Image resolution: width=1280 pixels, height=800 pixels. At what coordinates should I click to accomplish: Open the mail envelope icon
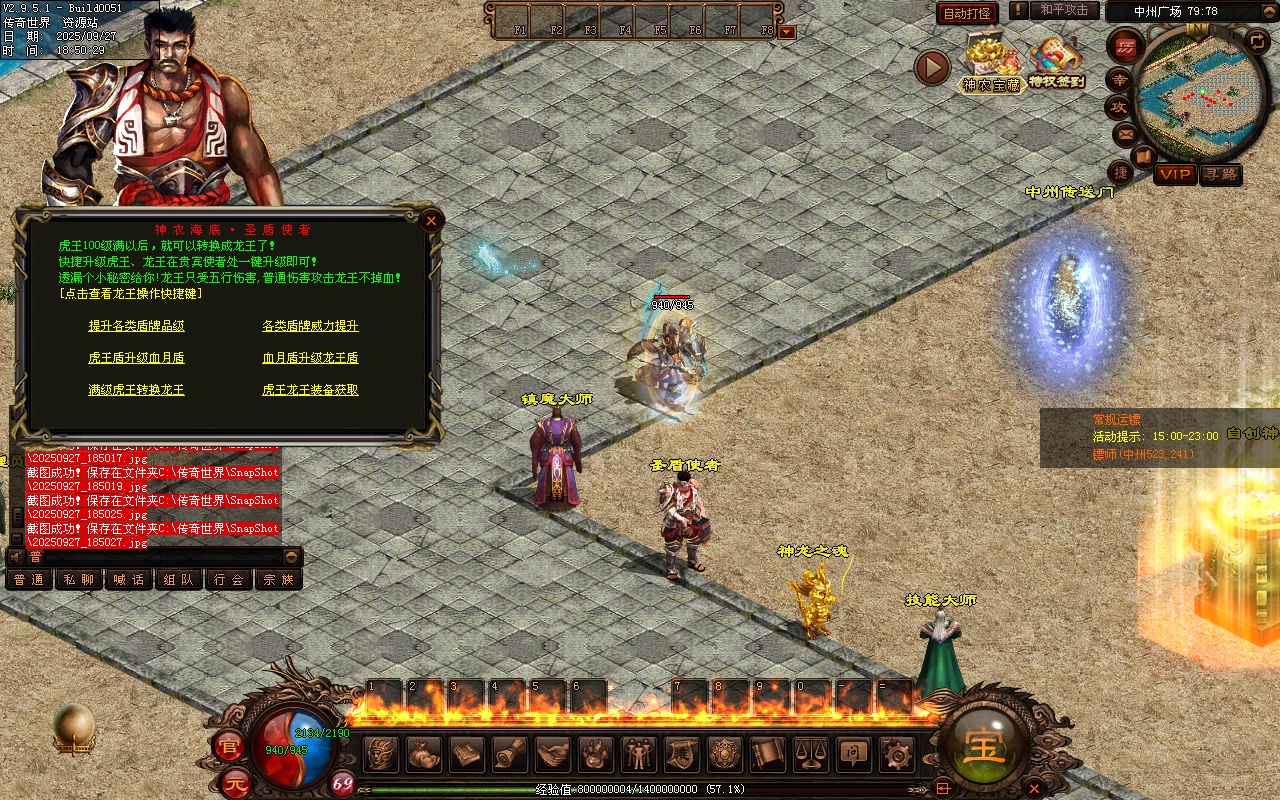pyautogui.click(x=1126, y=133)
